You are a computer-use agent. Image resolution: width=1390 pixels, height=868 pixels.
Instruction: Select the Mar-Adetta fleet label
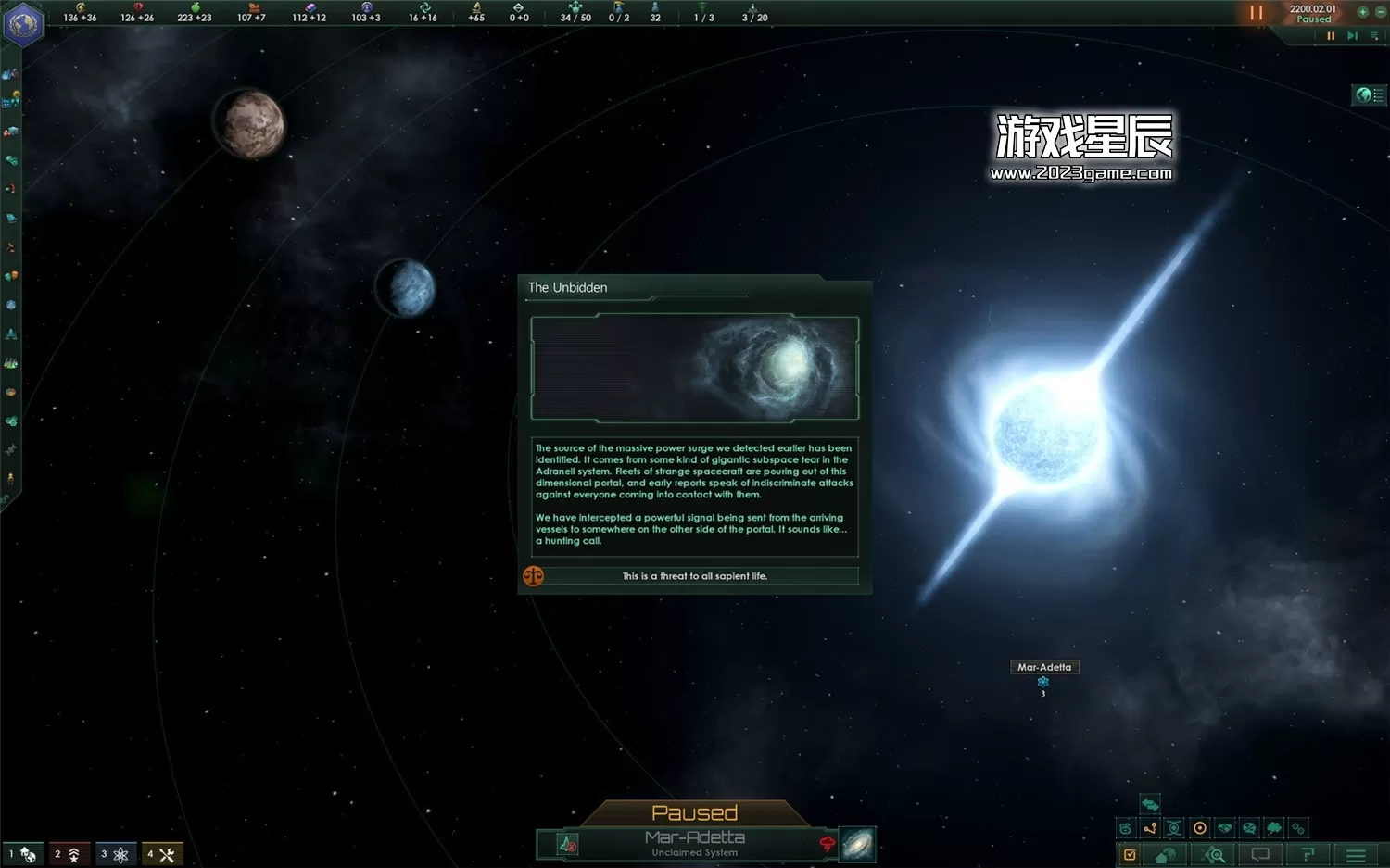tap(1043, 667)
